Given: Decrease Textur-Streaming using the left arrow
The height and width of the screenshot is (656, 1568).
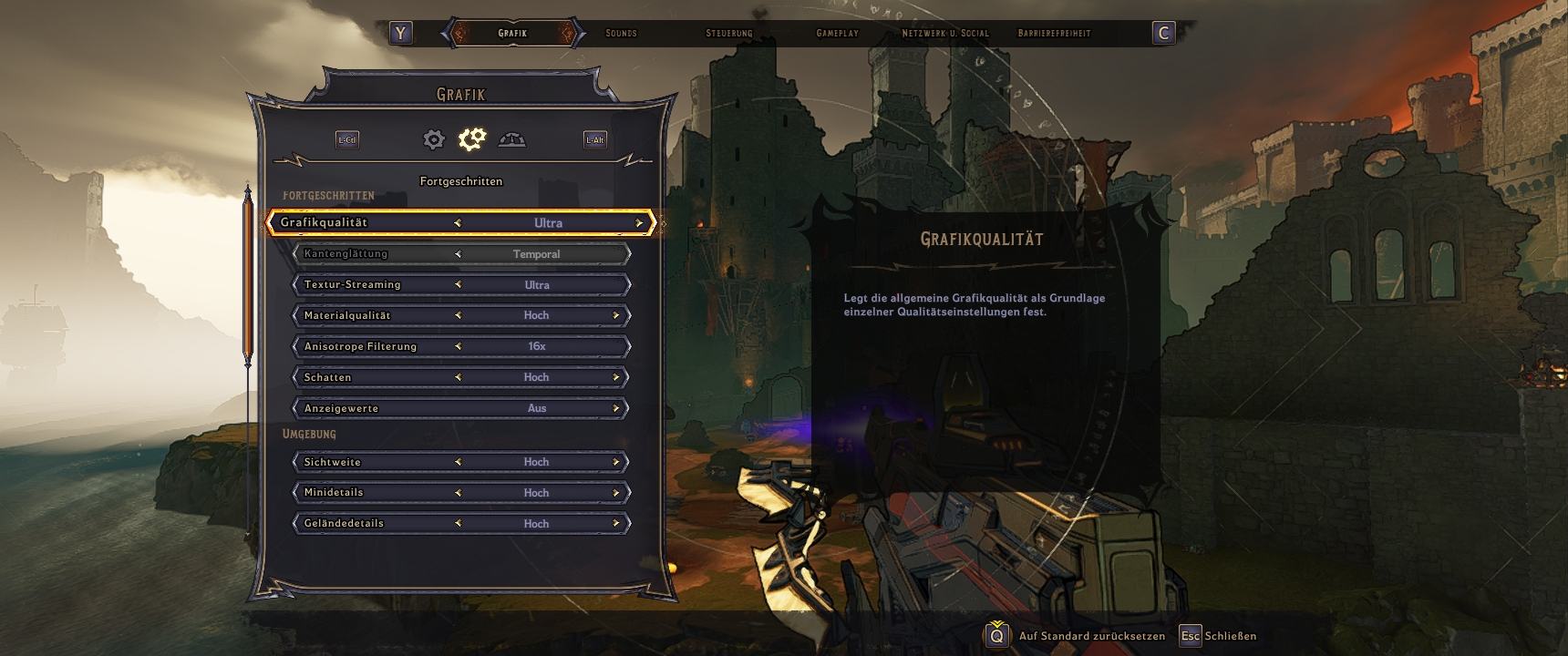Looking at the screenshot, I should pos(458,285).
